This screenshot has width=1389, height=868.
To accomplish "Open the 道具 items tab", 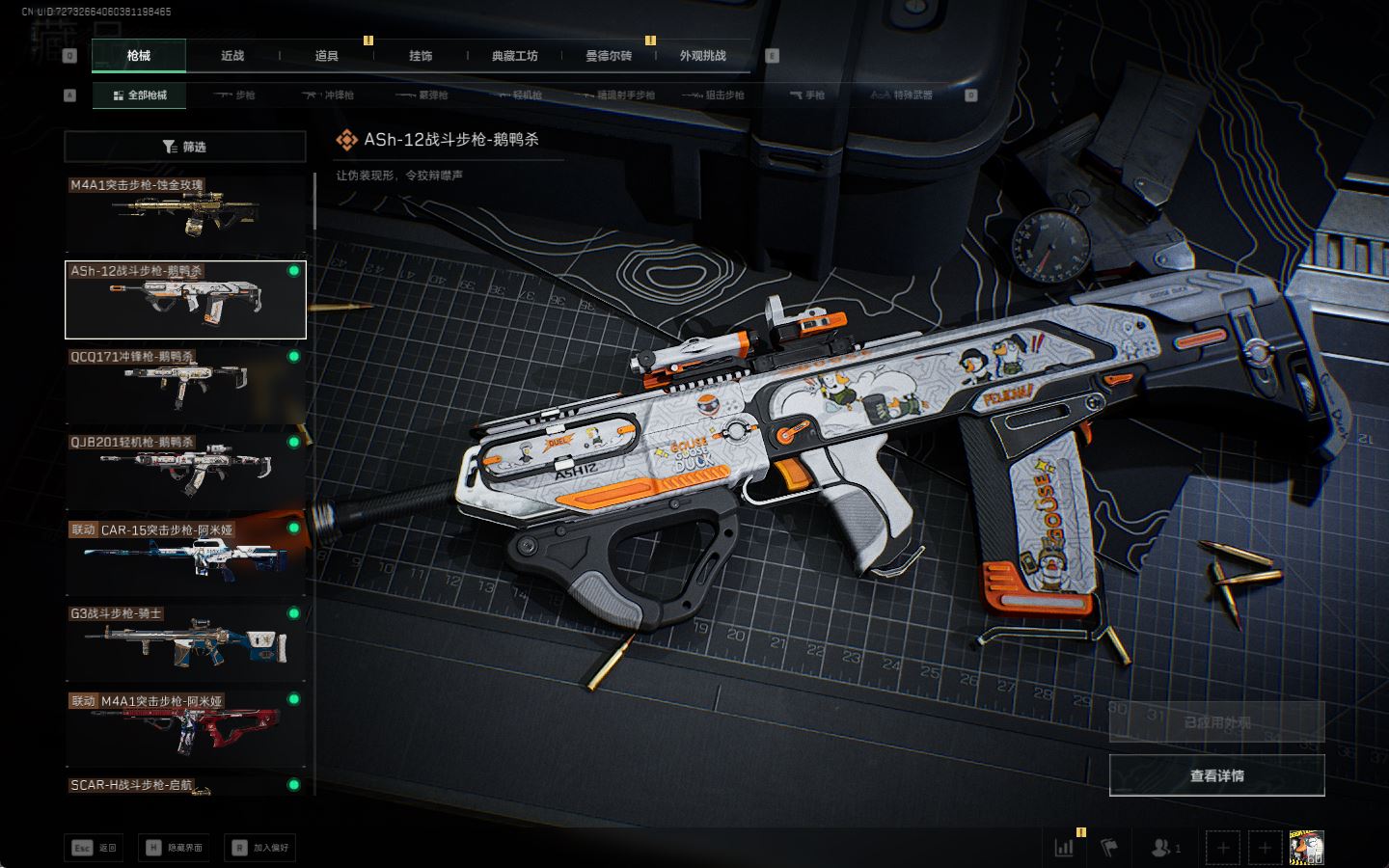I will point(327,56).
